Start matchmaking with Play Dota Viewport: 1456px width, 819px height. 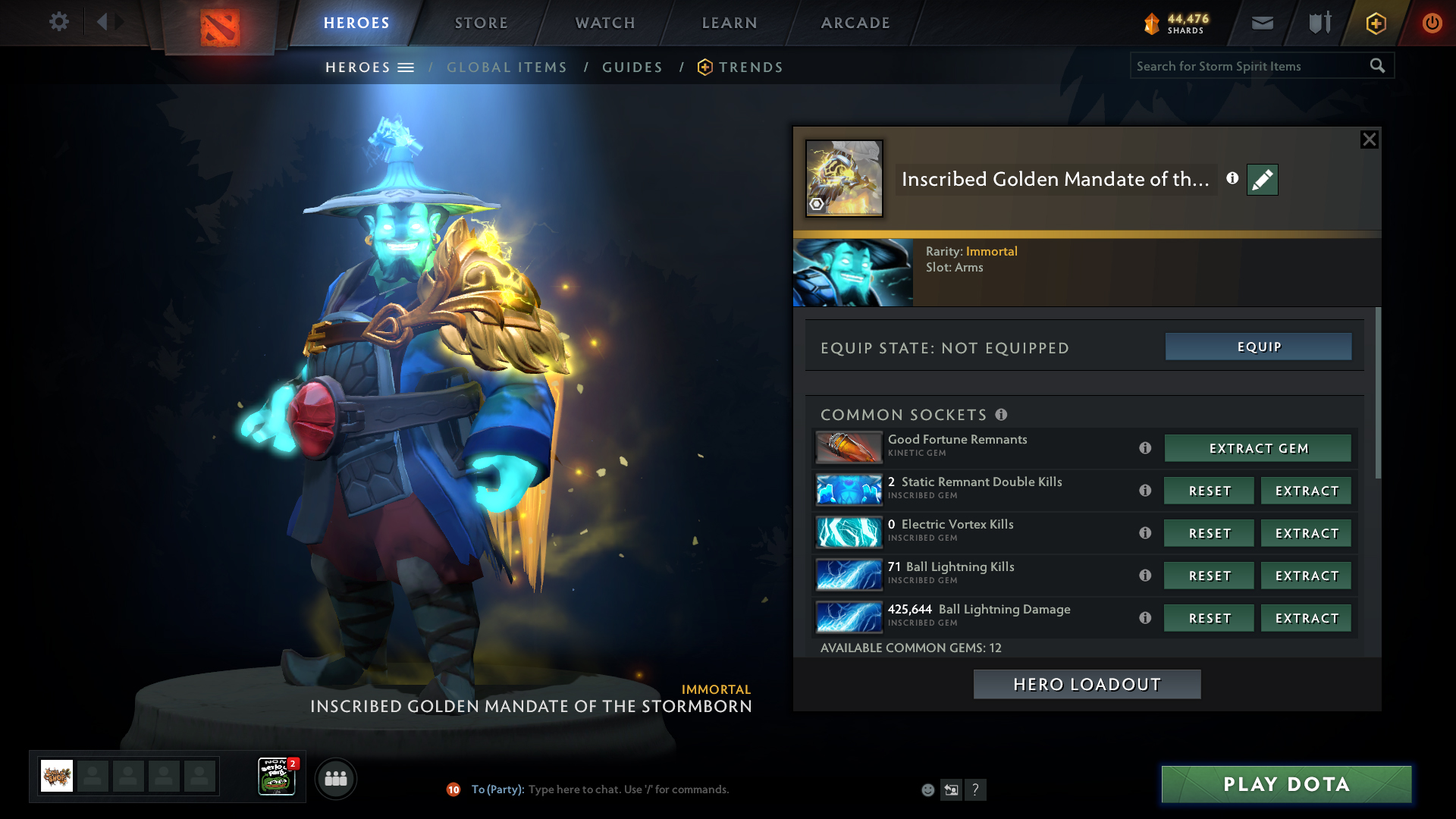(1286, 784)
